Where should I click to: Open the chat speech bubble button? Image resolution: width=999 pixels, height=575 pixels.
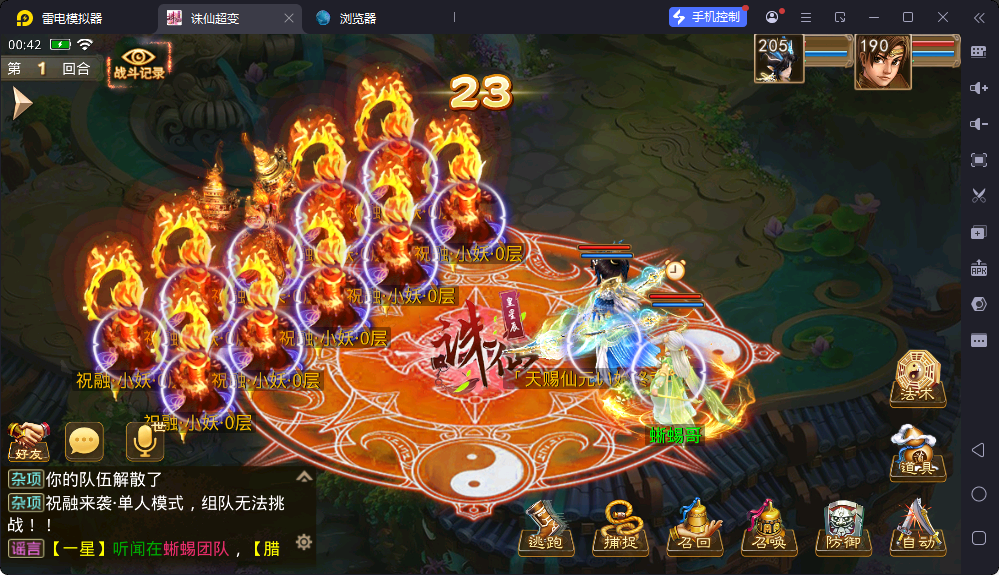84,441
